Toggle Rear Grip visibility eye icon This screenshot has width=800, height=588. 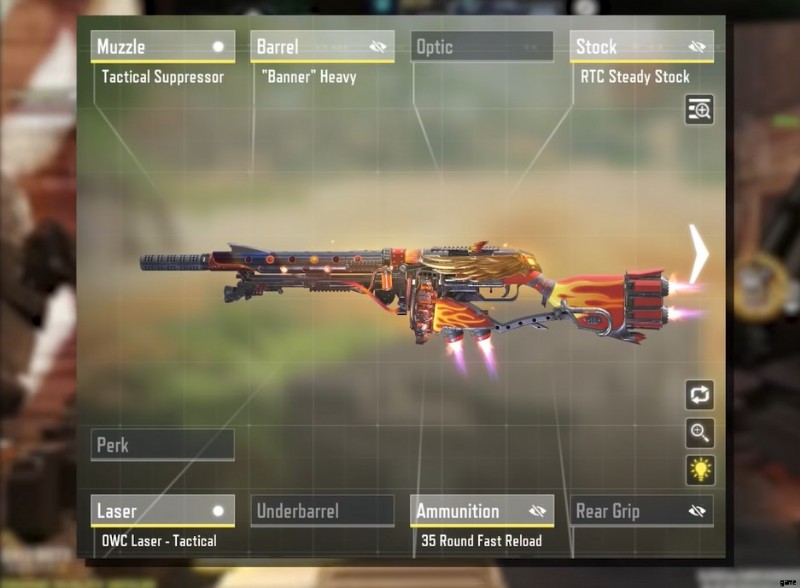click(x=697, y=511)
